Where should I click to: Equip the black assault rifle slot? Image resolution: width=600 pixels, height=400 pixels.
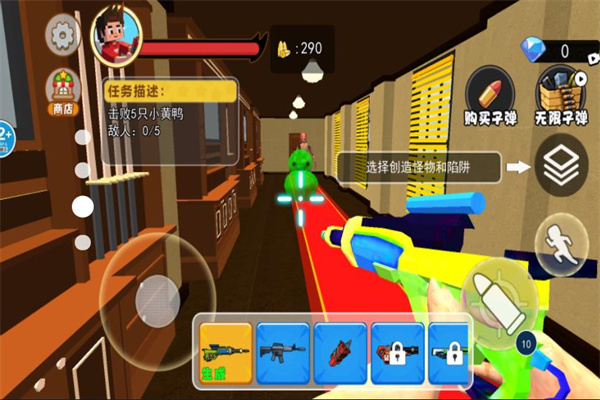(x=282, y=352)
